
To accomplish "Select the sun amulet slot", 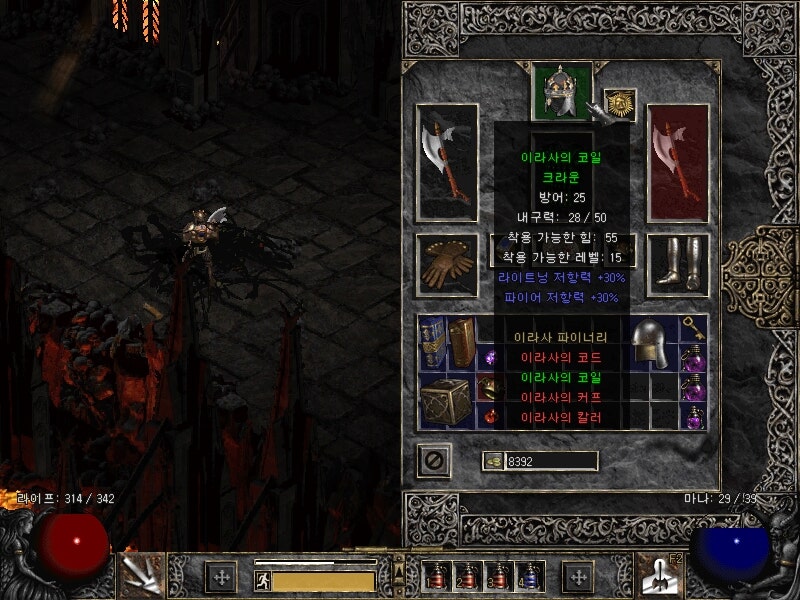I will (621, 104).
